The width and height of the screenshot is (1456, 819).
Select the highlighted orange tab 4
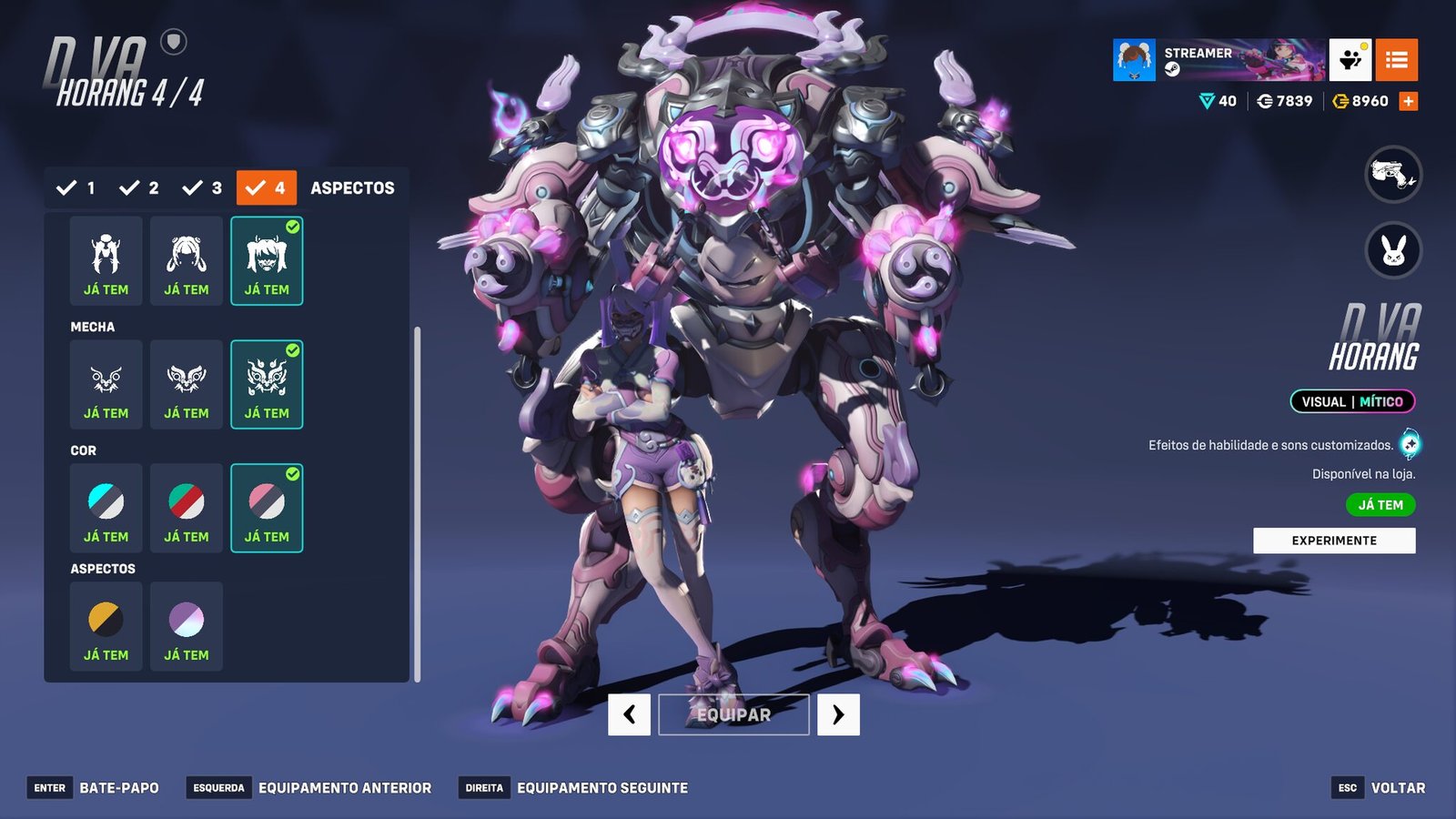click(x=267, y=188)
